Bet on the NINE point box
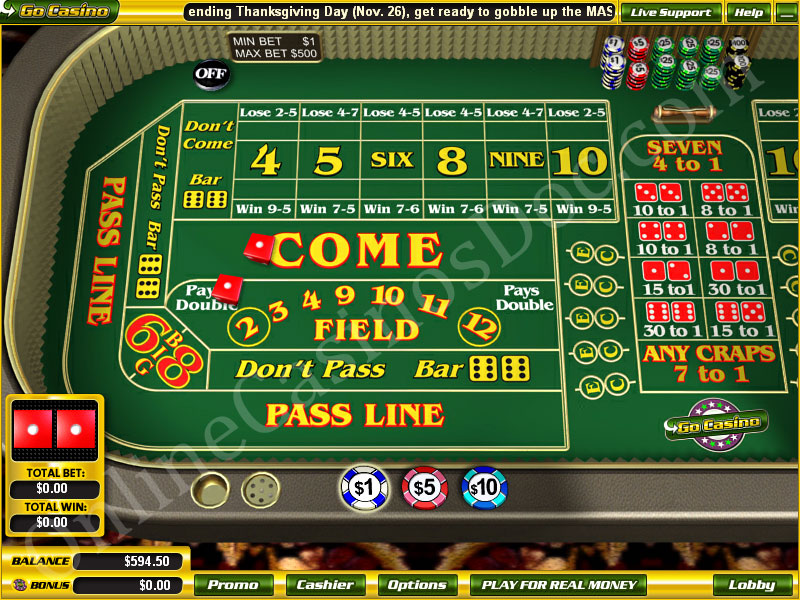Viewport: 800px width, 600px height. coord(516,159)
